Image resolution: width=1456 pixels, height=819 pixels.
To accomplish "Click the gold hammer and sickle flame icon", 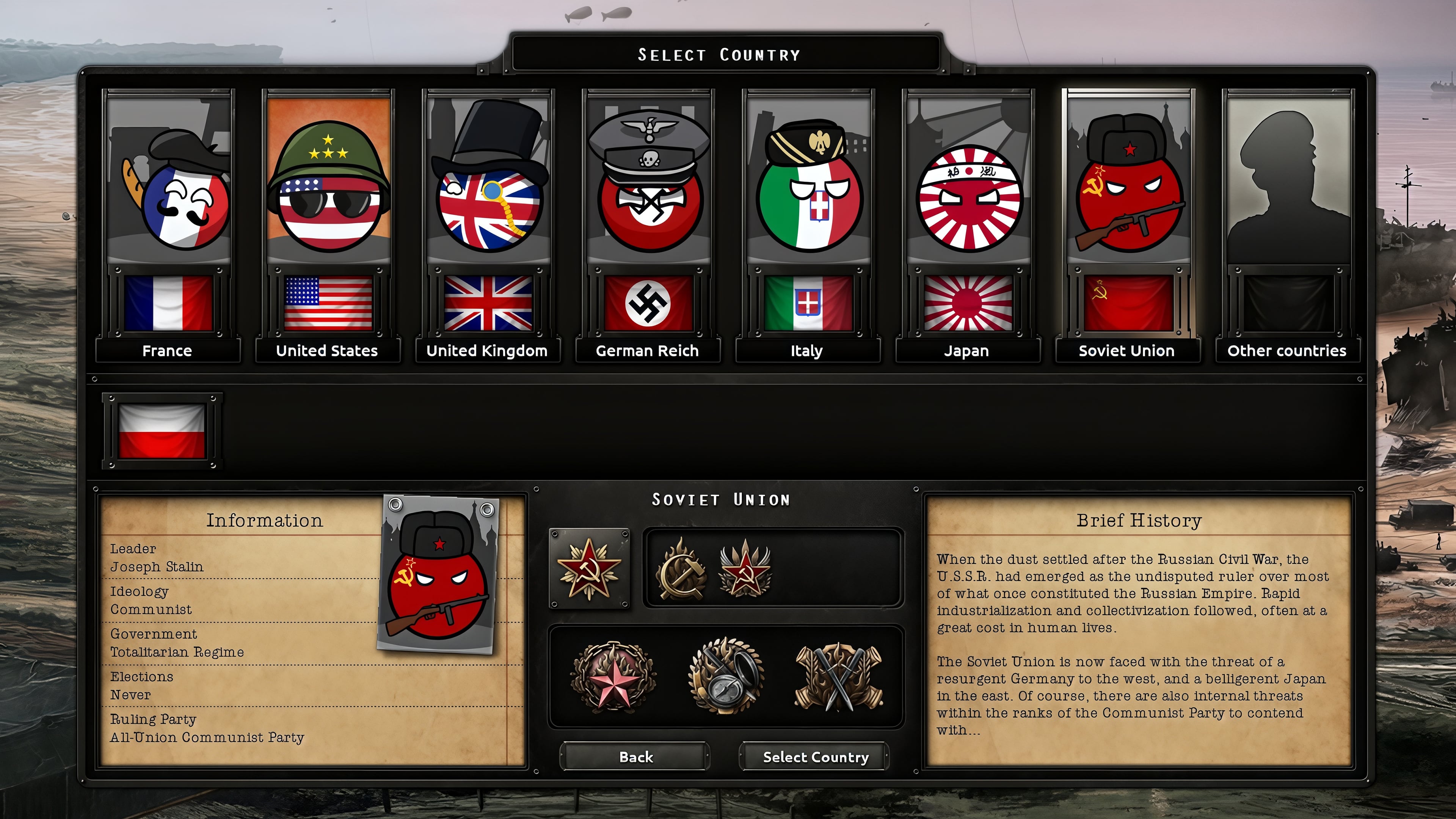I will [681, 568].
